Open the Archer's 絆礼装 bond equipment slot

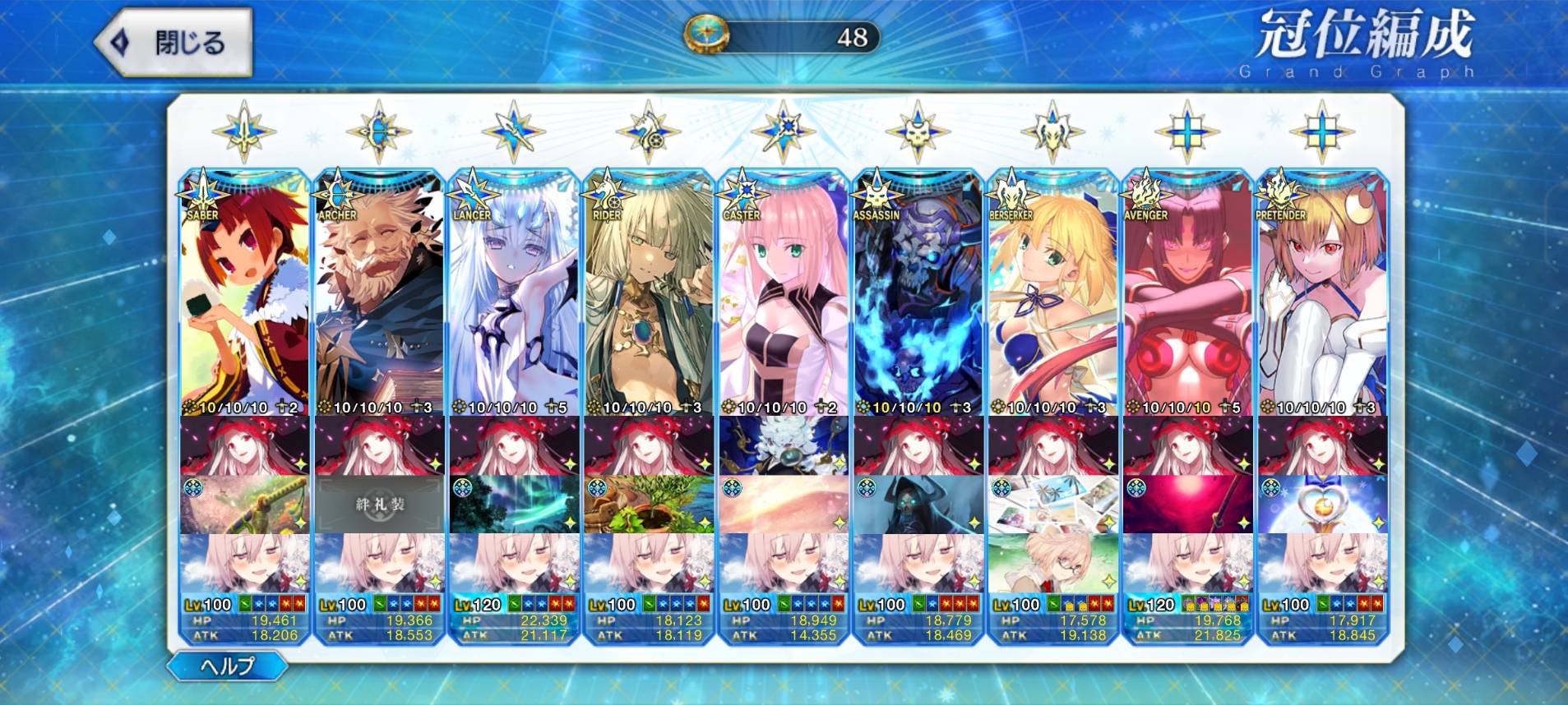coord(380,504)
